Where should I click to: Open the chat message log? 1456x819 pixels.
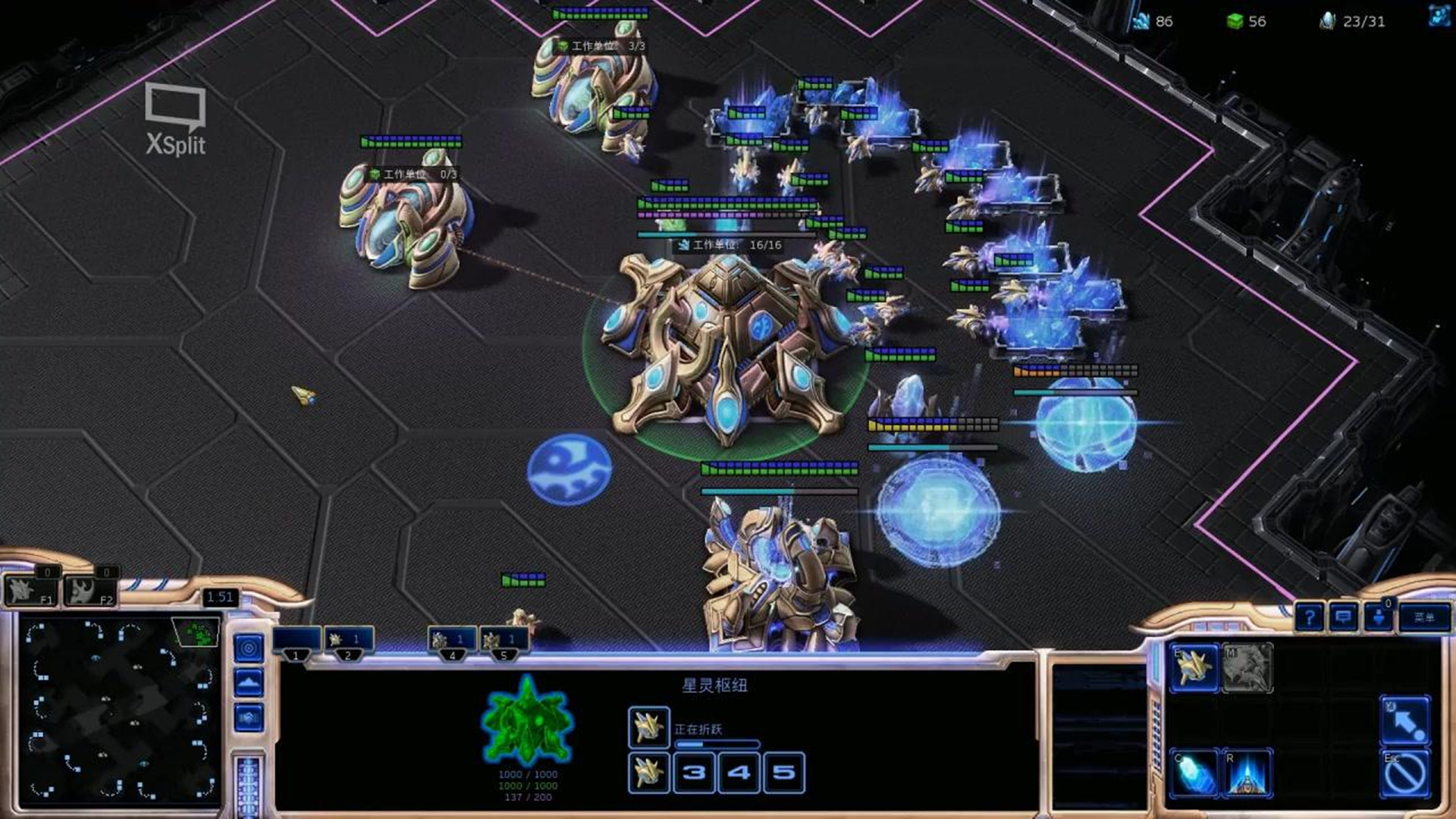click(x=1343, y=617)
